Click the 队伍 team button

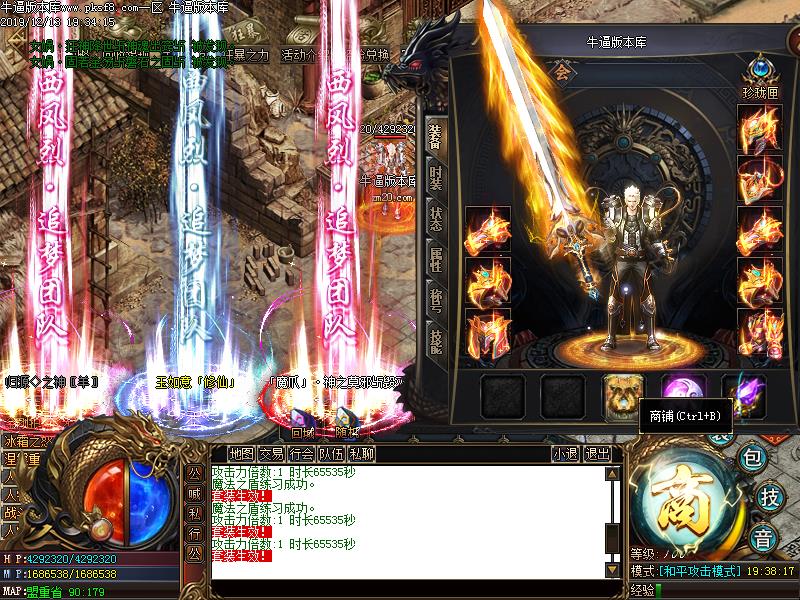point(331,453)
